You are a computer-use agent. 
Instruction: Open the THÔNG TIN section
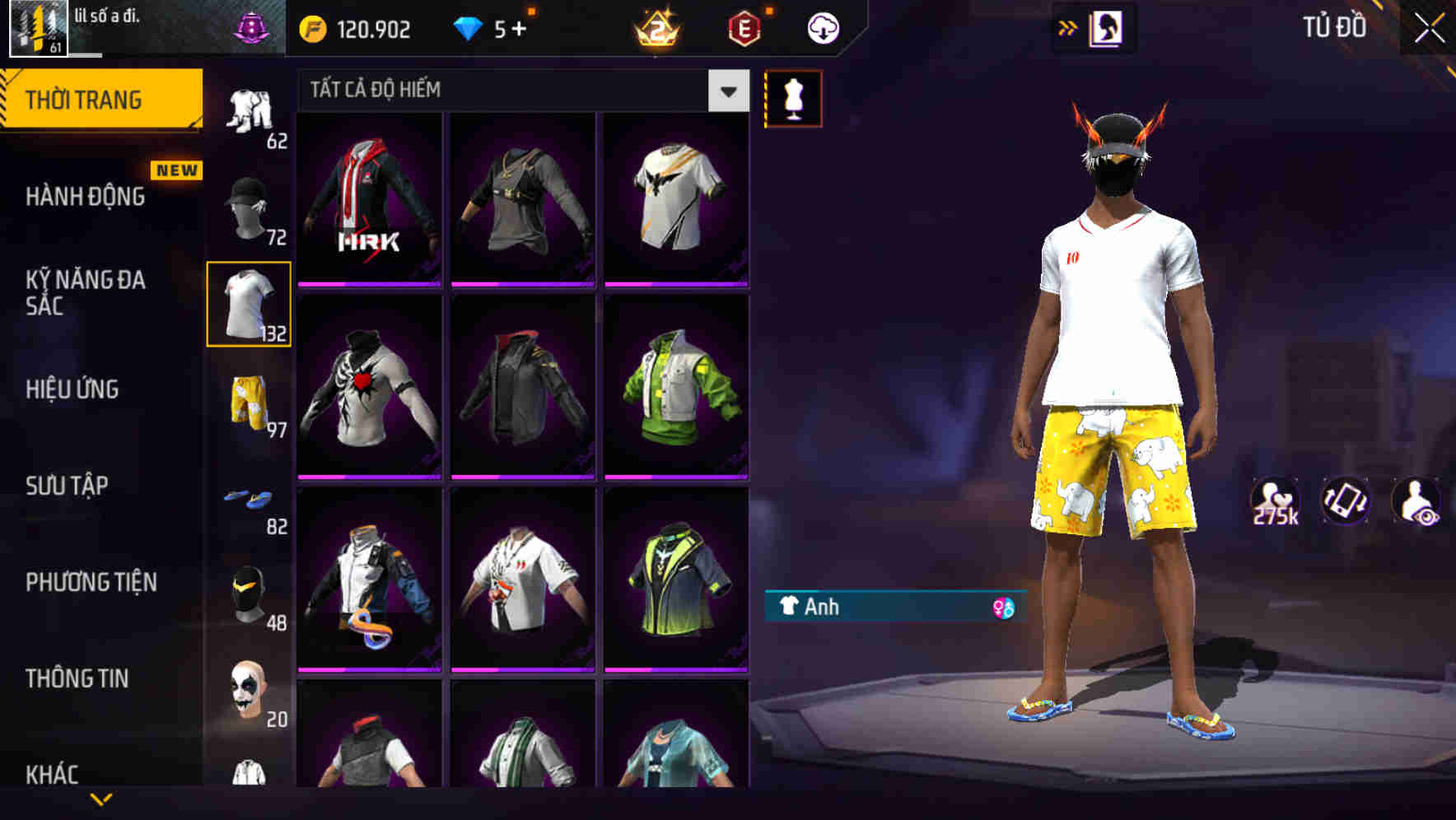pos(76,678)
